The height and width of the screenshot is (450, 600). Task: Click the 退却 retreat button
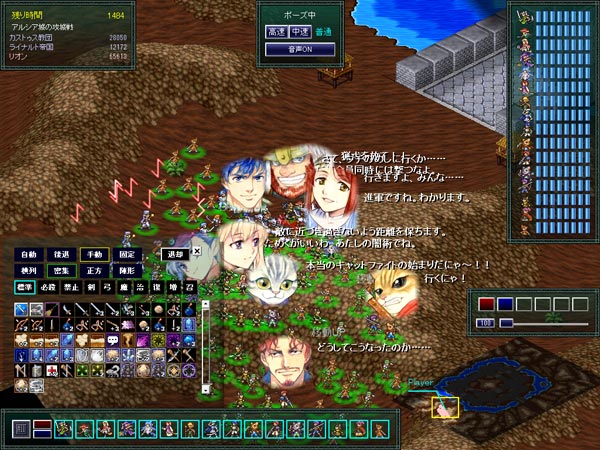[x=175, y=254]
